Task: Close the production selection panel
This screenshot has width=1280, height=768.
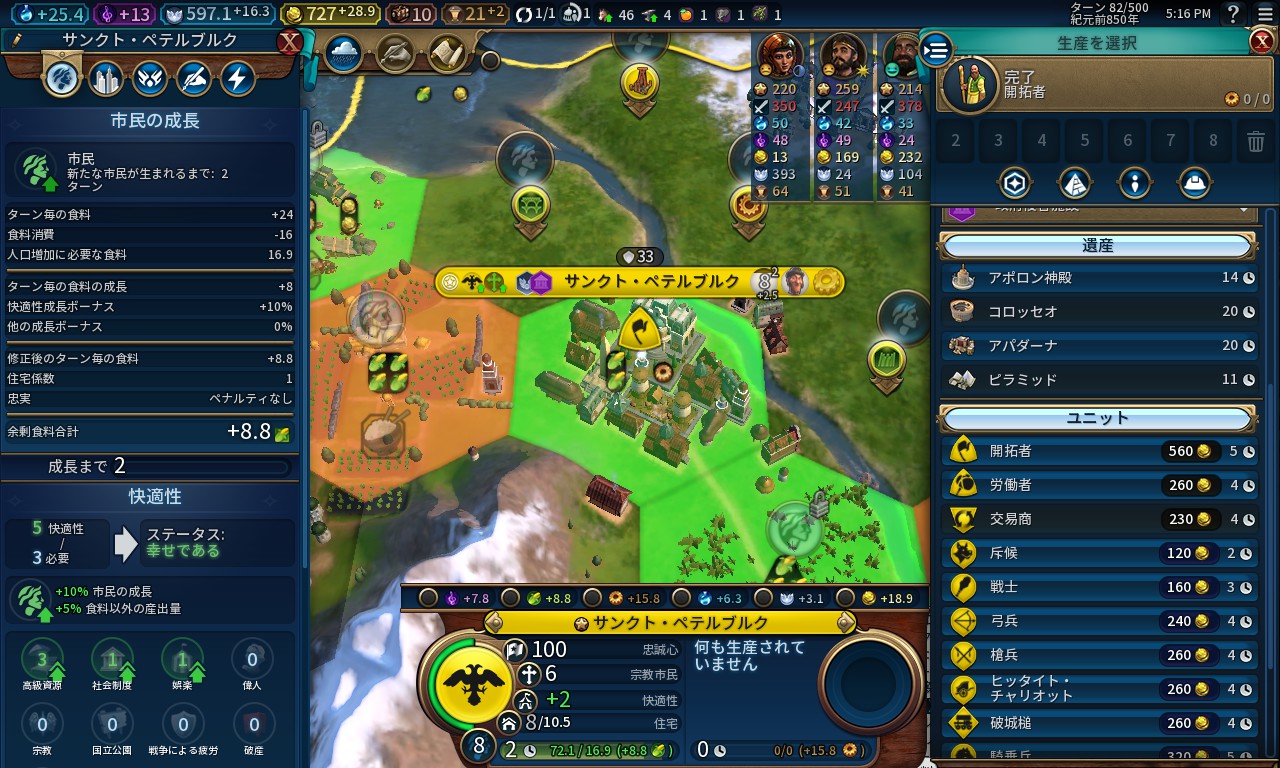Action: (x=1261, y=41)
